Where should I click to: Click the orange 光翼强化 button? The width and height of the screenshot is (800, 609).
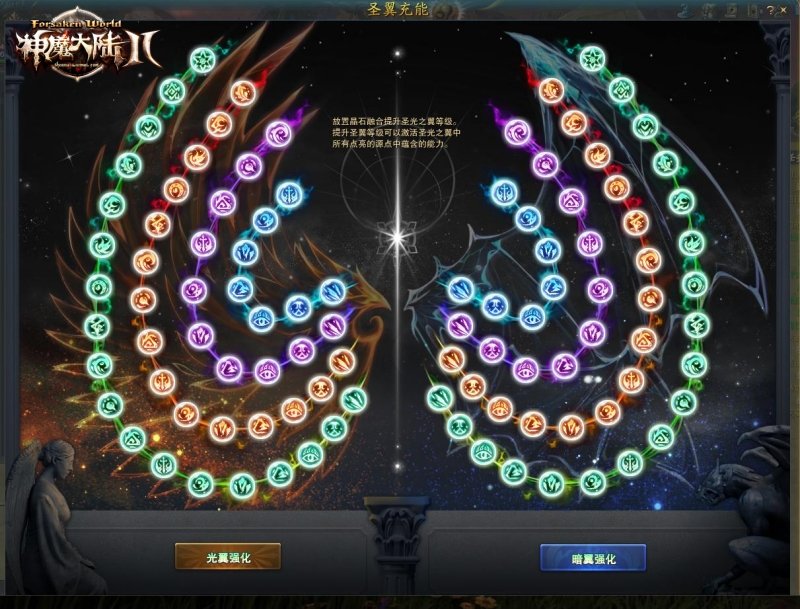coord(227,556)
